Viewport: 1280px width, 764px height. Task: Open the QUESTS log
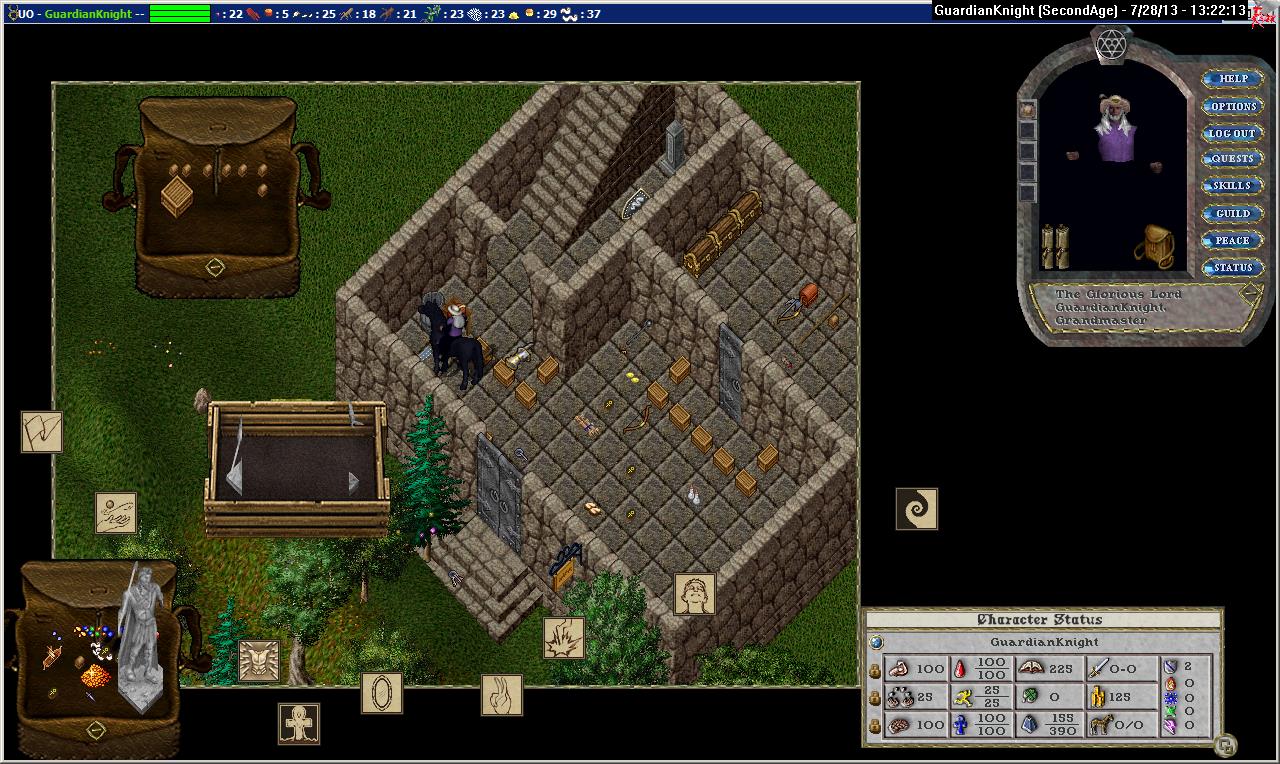1232,159
